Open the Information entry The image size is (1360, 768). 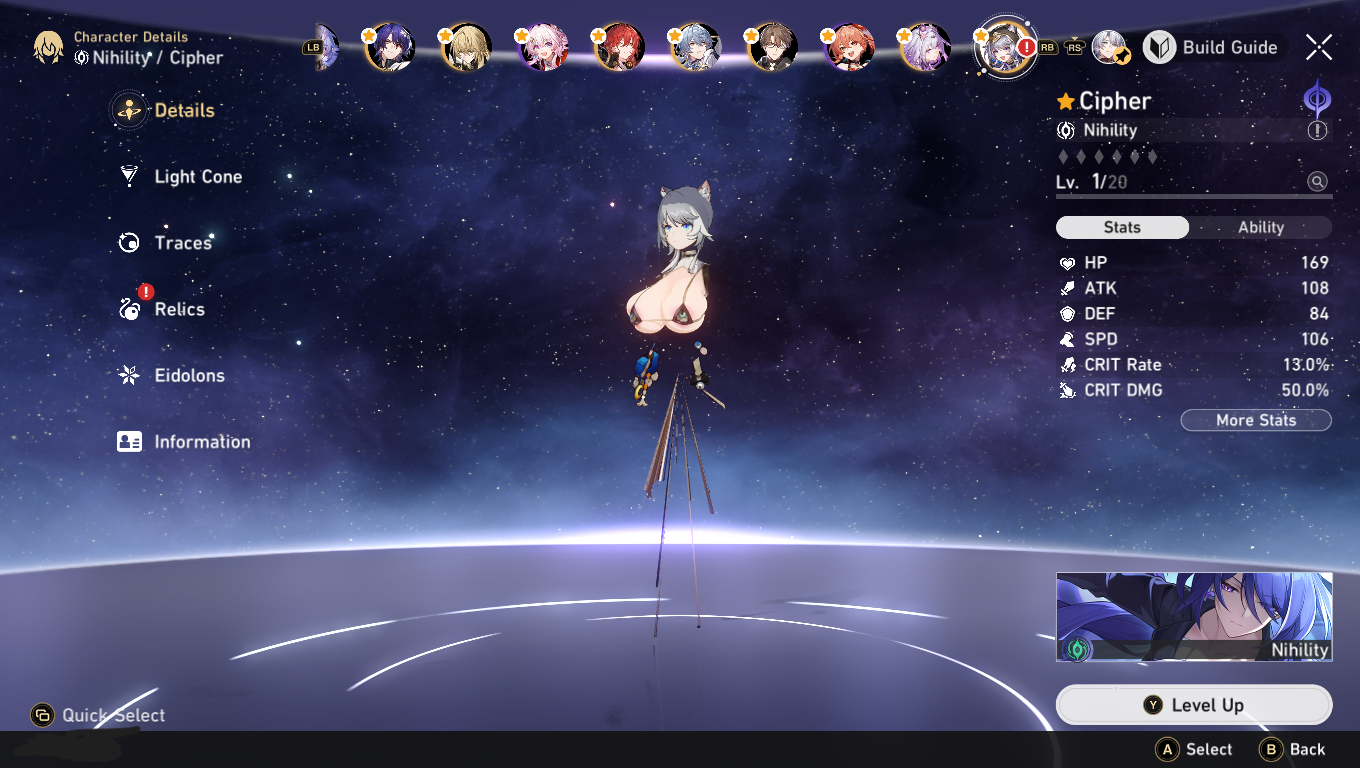(x=201, y=442)
